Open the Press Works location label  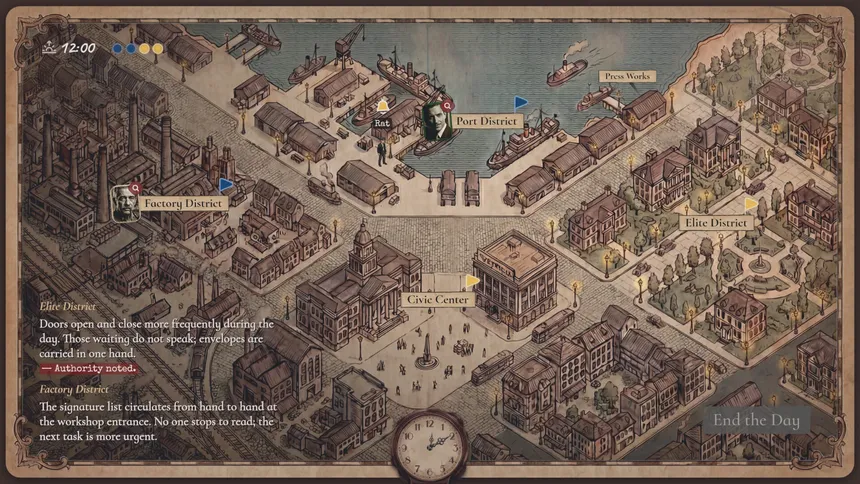pyautogui.click(x=627, y=76)
